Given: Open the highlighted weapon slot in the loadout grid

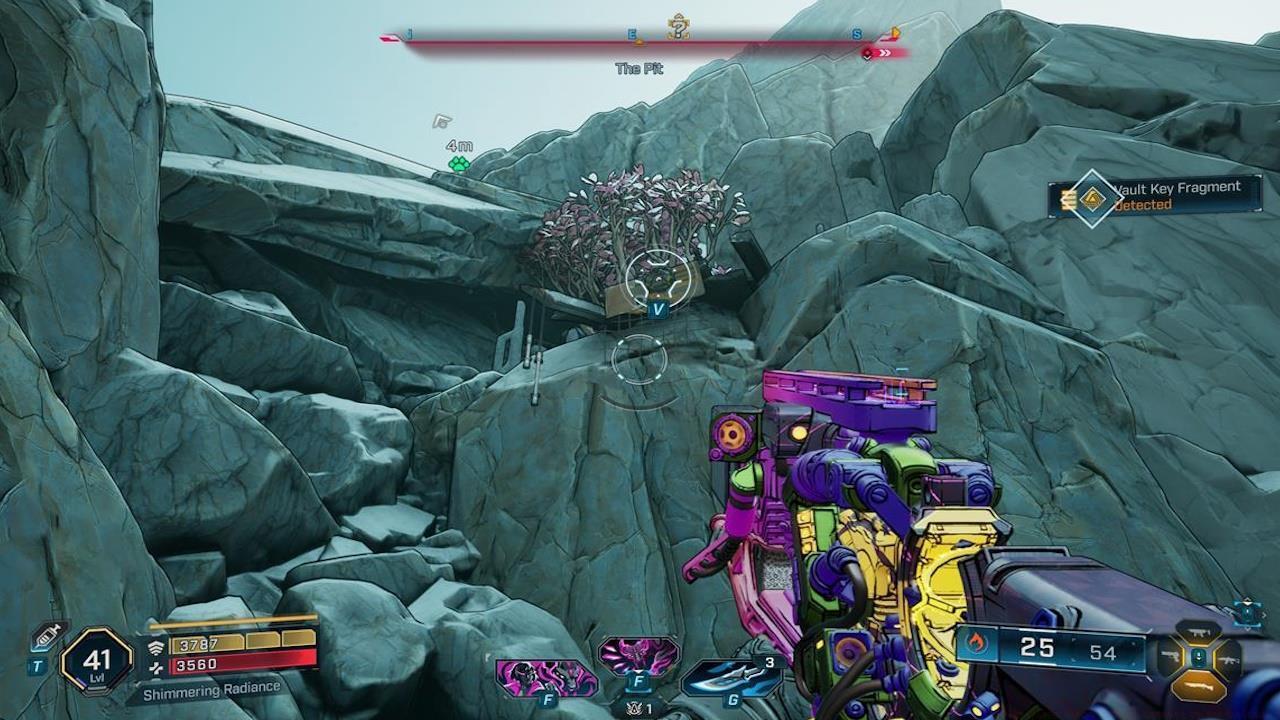Looking at the screenshot, I should tap(1200, 685).
